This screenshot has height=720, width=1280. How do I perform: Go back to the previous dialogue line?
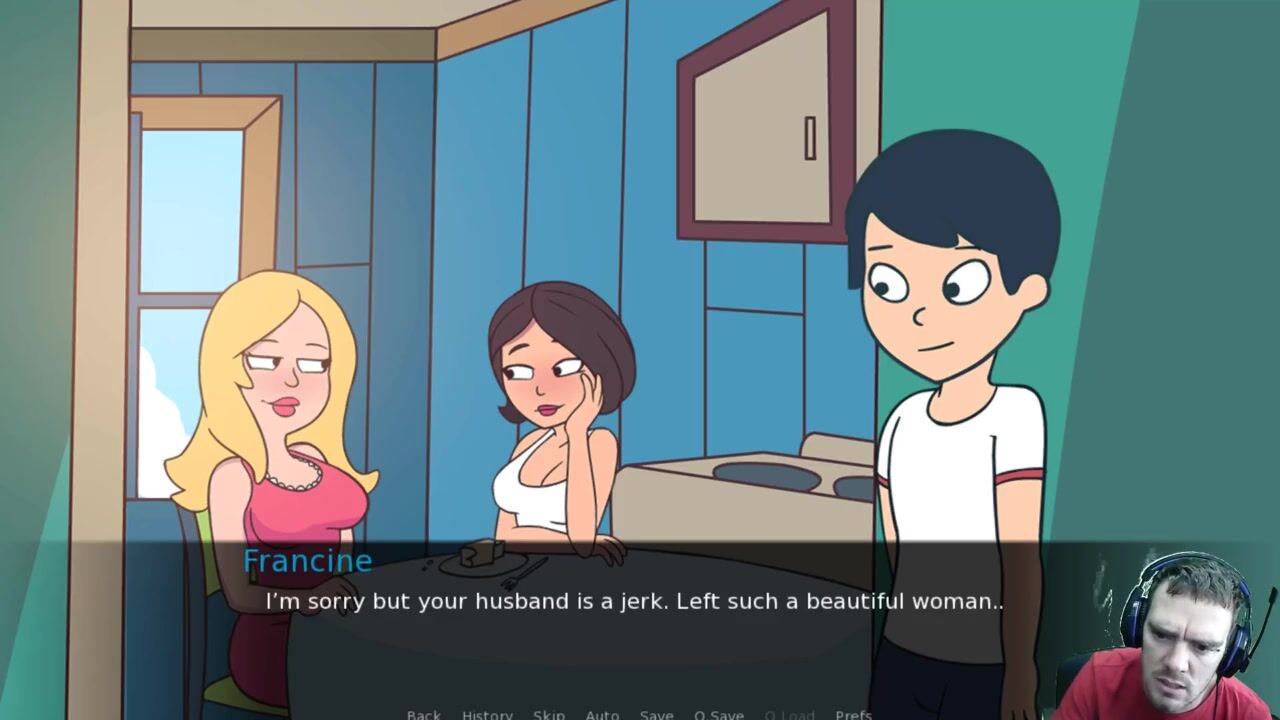(x=423, y=714)
